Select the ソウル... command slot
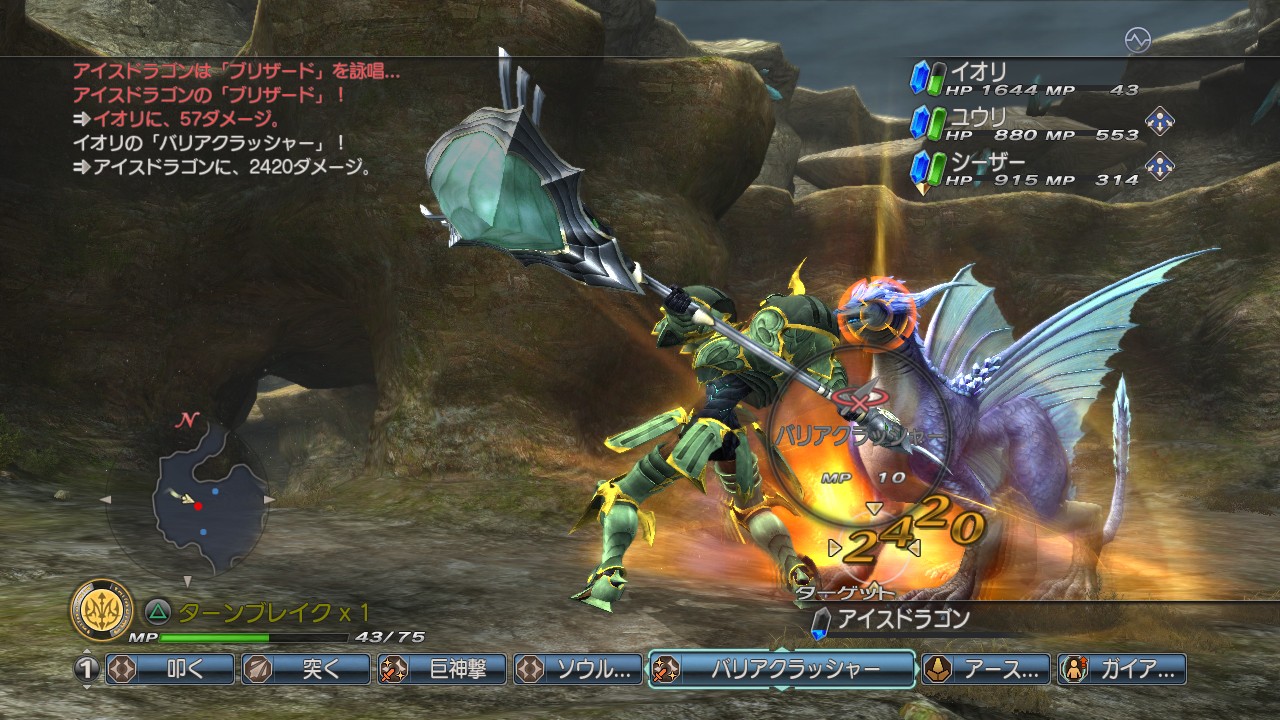This screenshot has height=720, width=1280. click(577, 669)
